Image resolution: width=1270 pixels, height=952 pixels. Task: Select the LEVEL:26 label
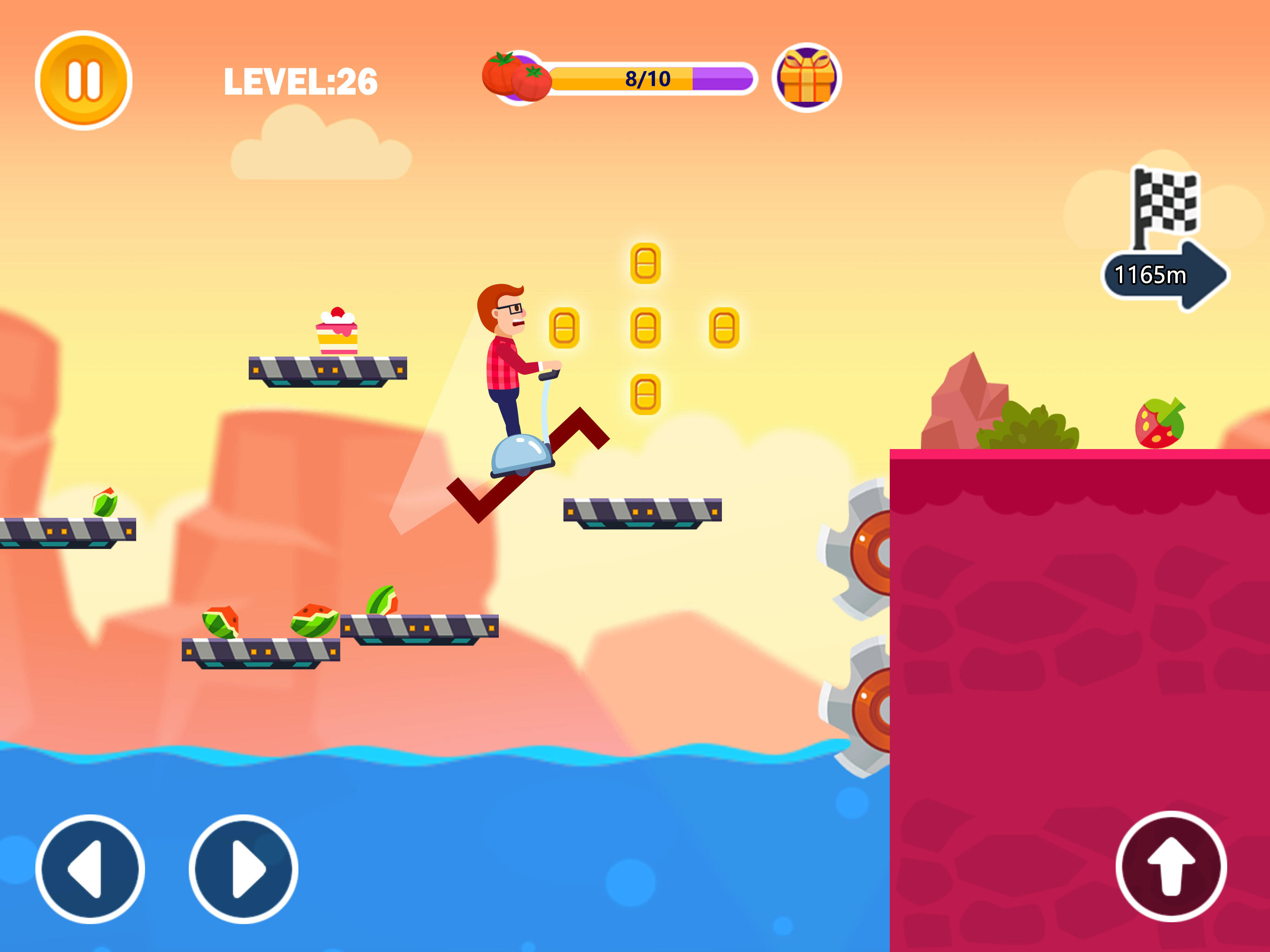coord(301,80)
